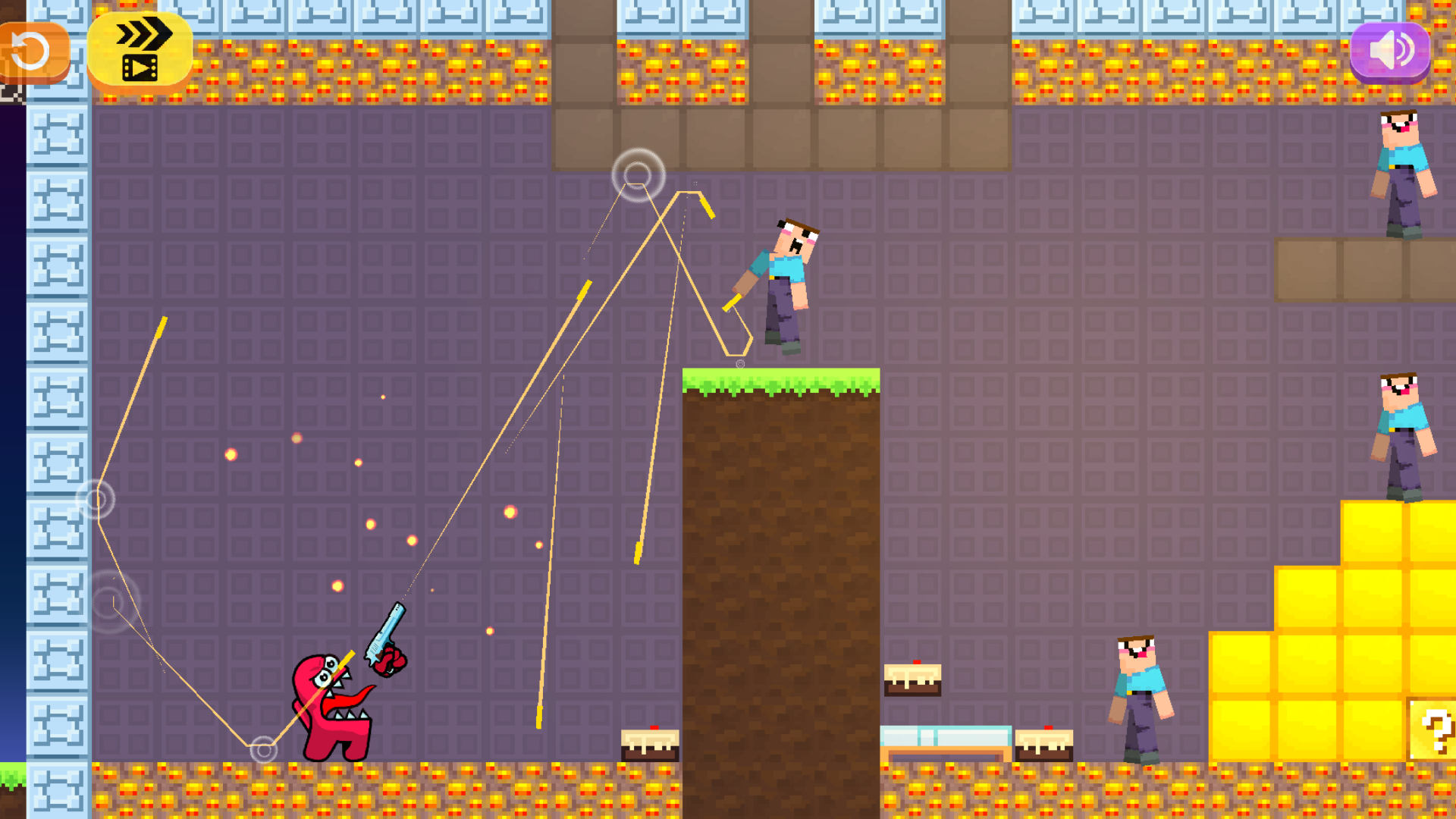Click the orange circular restart arrow
1456x819 pixels.
(30, 51)
